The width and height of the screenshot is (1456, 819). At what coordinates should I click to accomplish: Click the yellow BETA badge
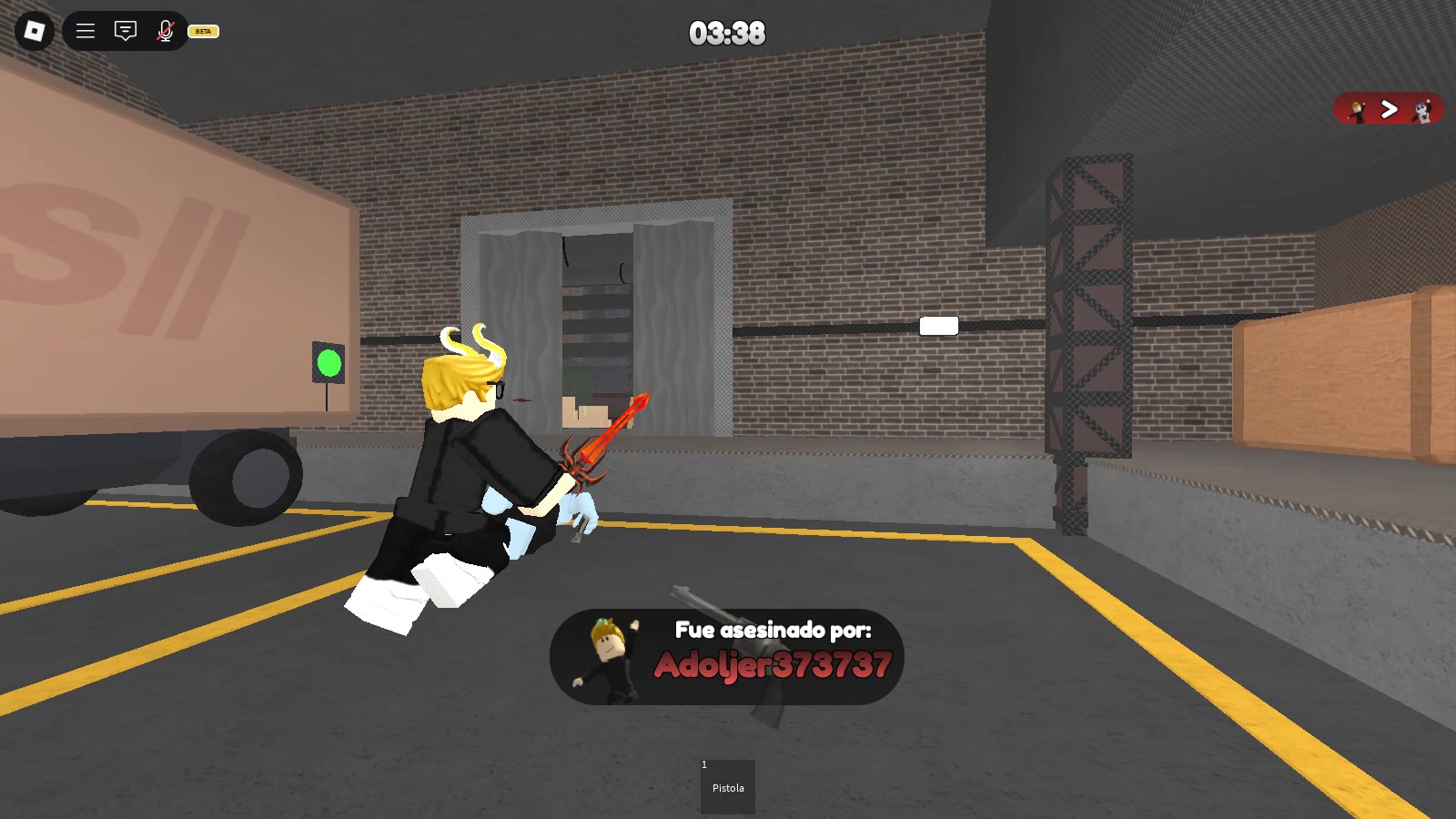pos(202,33)
